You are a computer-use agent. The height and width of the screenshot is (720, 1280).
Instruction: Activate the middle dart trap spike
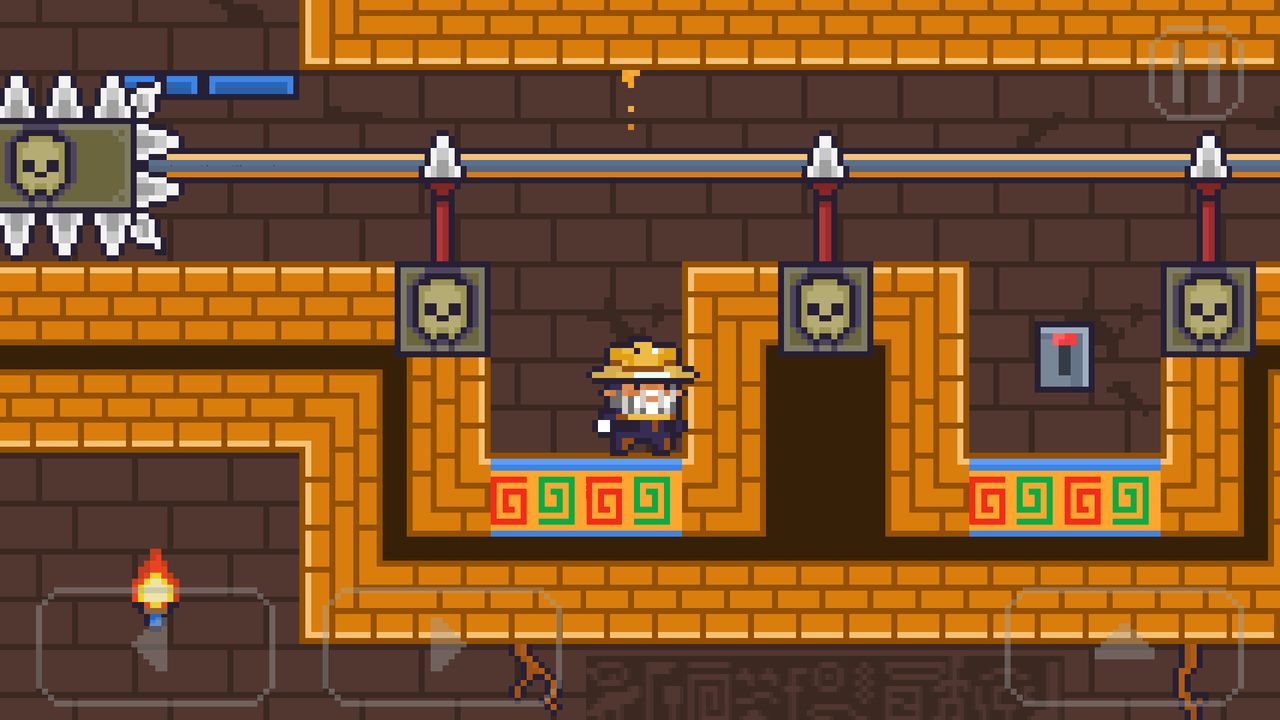[825, 165]
